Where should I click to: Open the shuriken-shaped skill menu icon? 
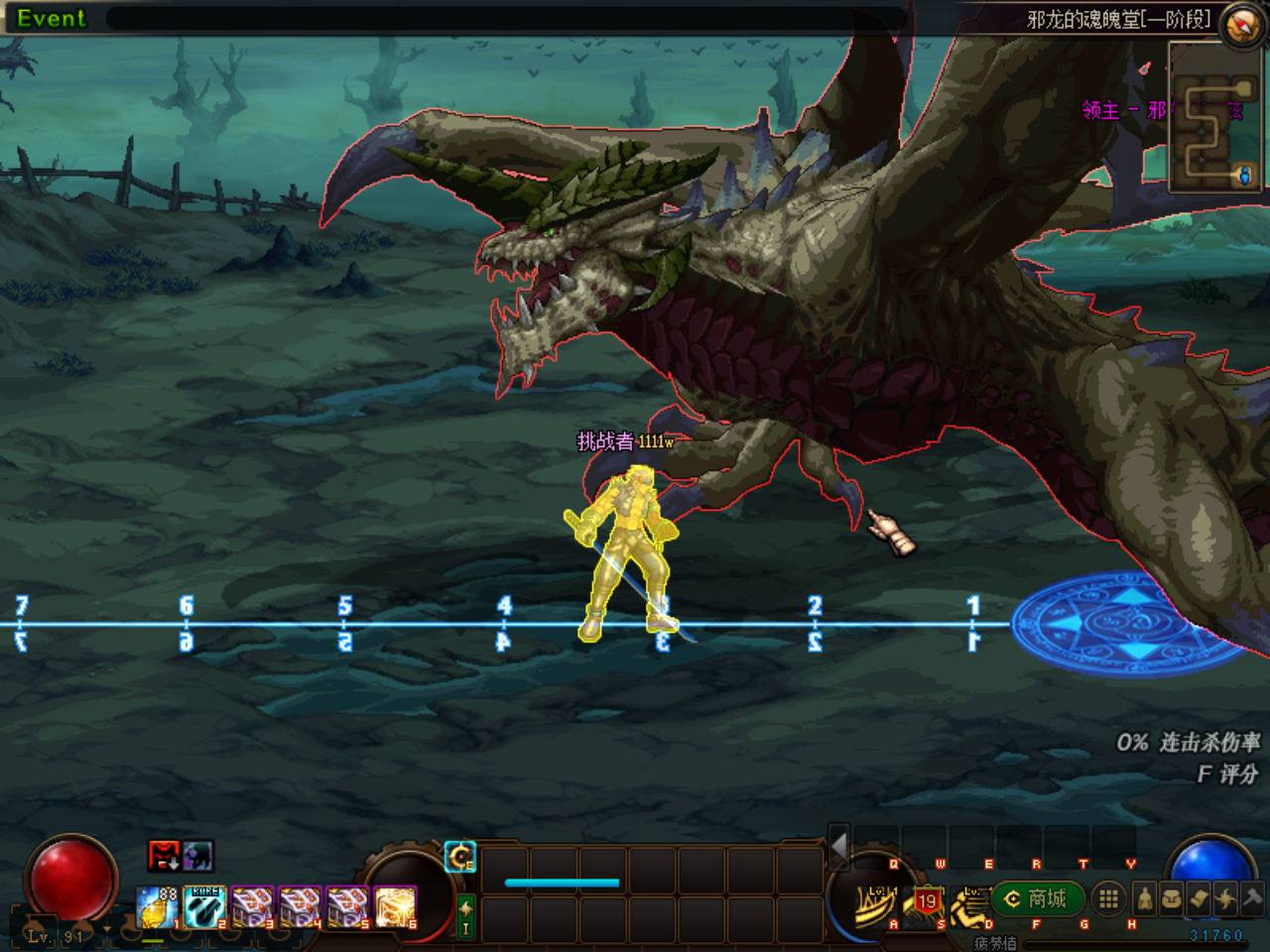(x=1225, y=898)
